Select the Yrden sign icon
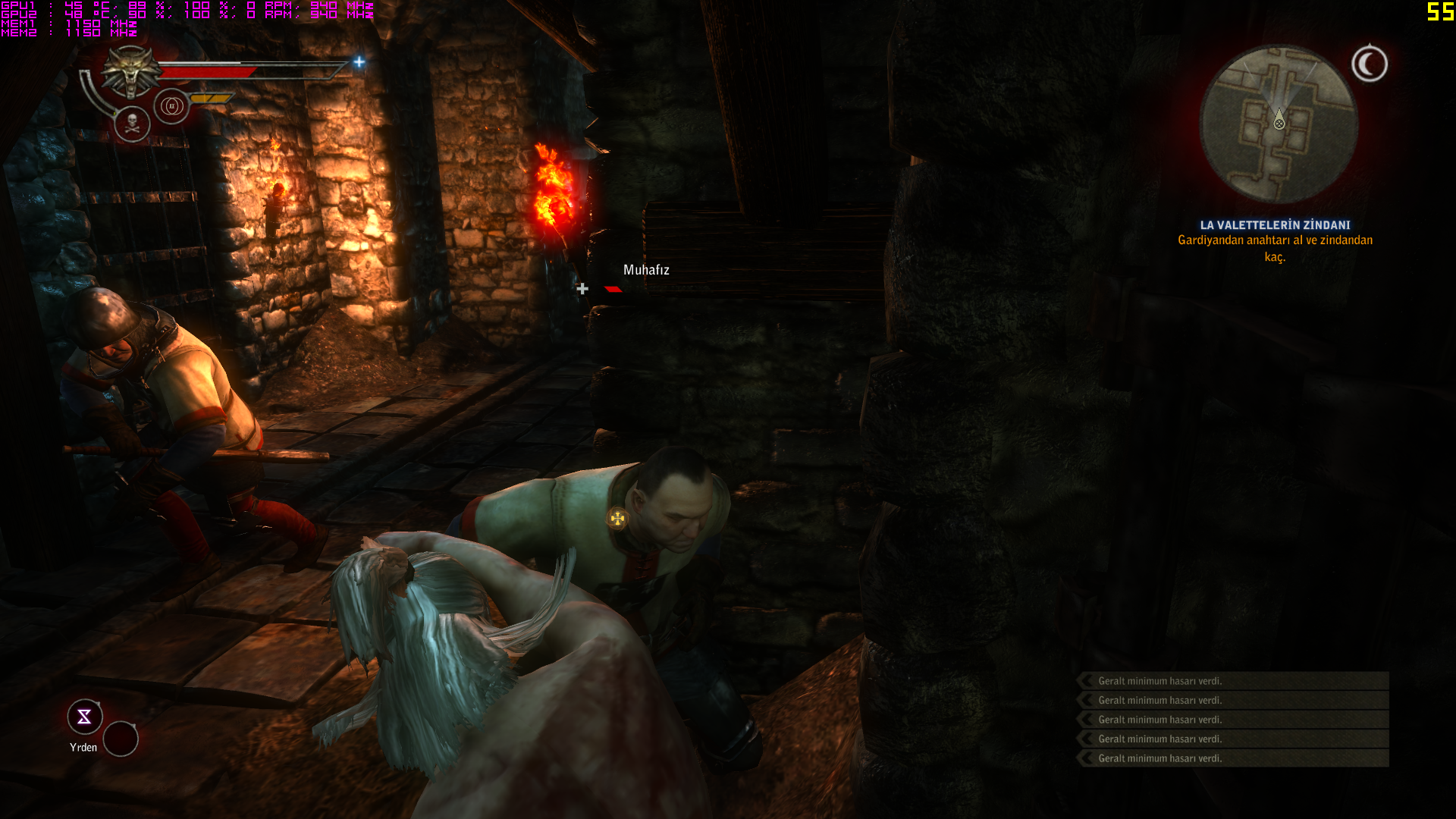This screenshot has width=1456, height=819. click(x=85, y=717)
